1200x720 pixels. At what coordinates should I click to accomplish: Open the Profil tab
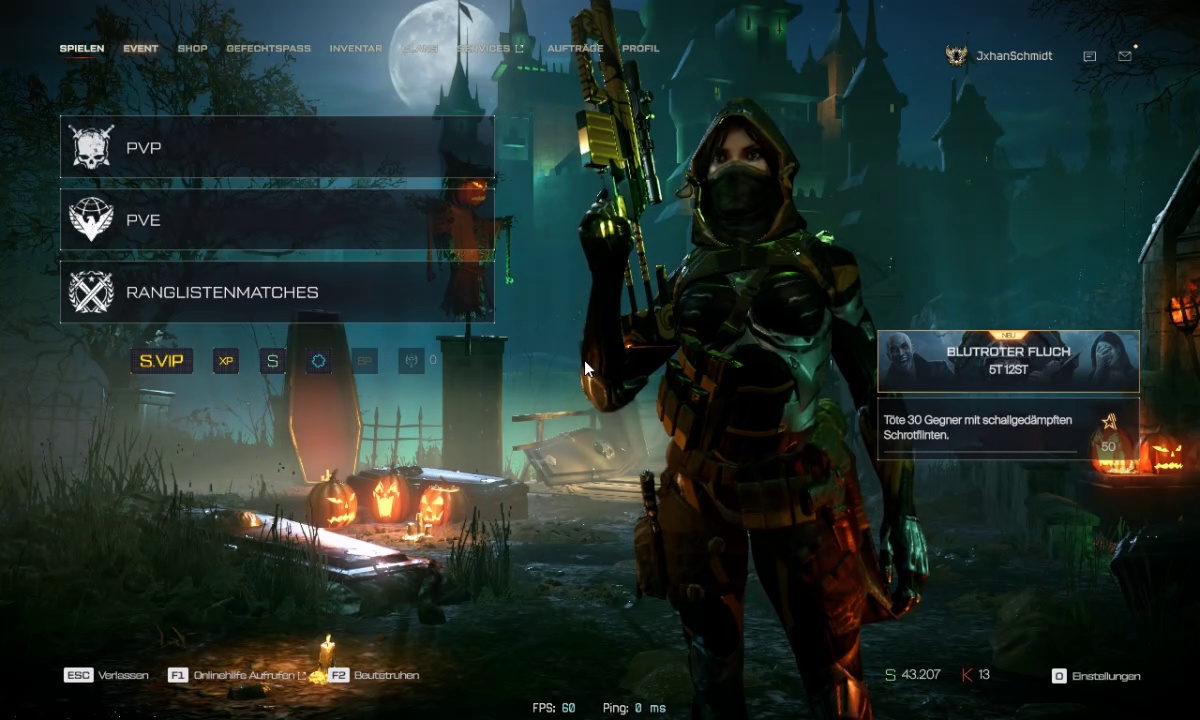(x=640, y=49)
